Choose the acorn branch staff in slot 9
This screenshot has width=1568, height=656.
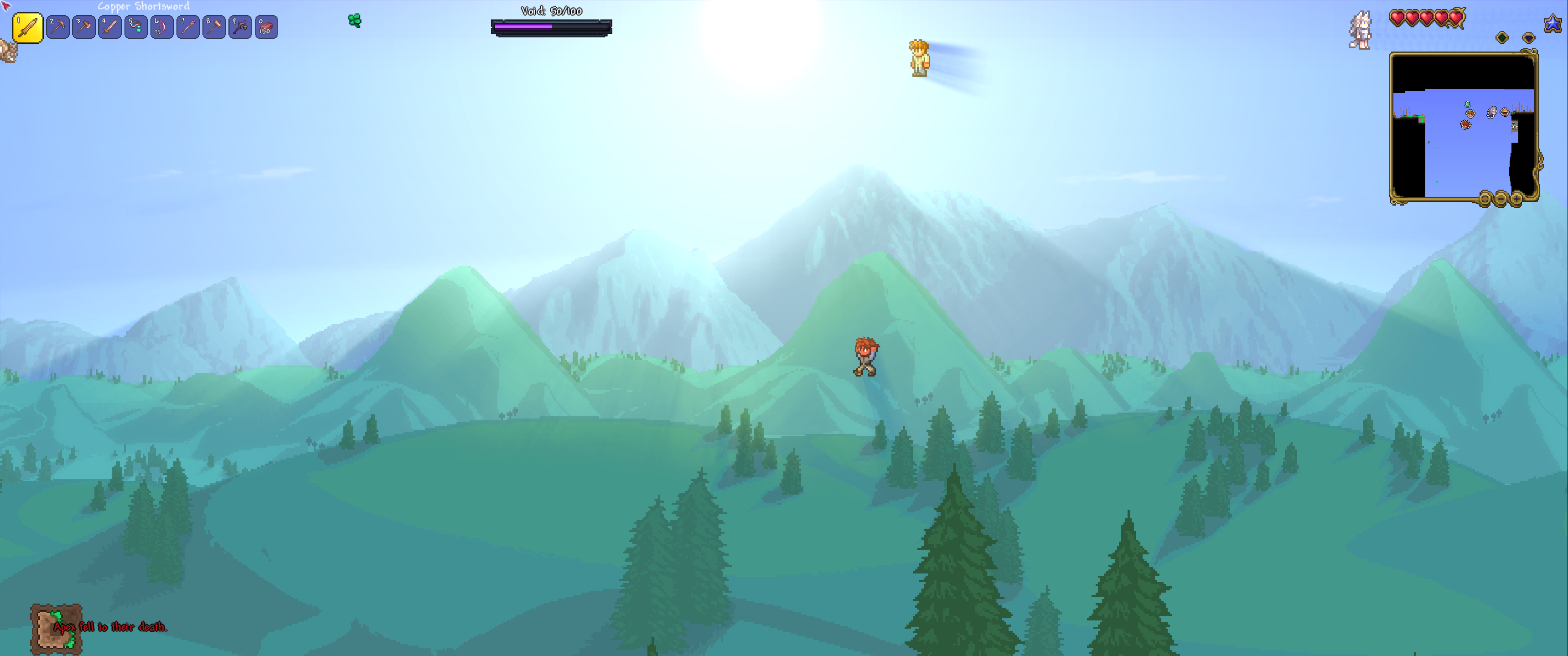pos(240,27)
